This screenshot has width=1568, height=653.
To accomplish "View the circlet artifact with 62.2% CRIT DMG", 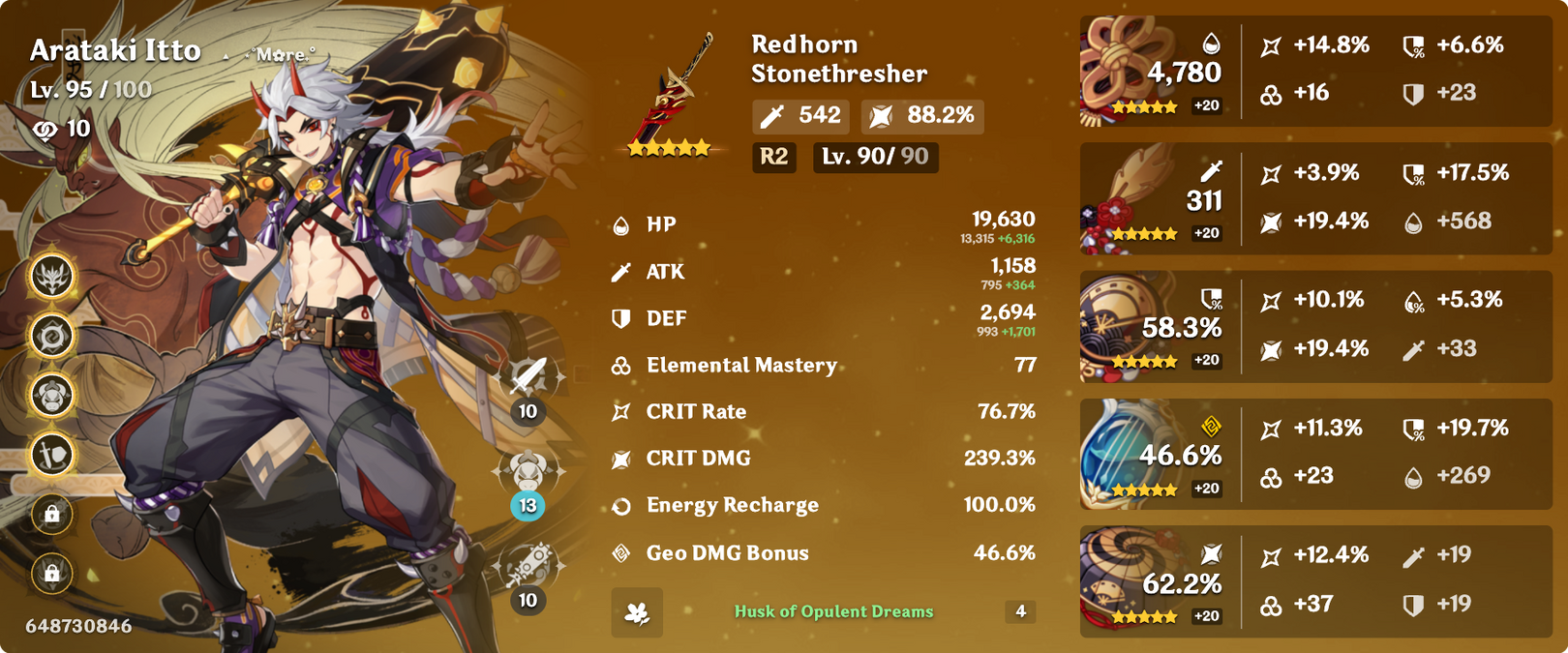I will (x=1121, y=580).
